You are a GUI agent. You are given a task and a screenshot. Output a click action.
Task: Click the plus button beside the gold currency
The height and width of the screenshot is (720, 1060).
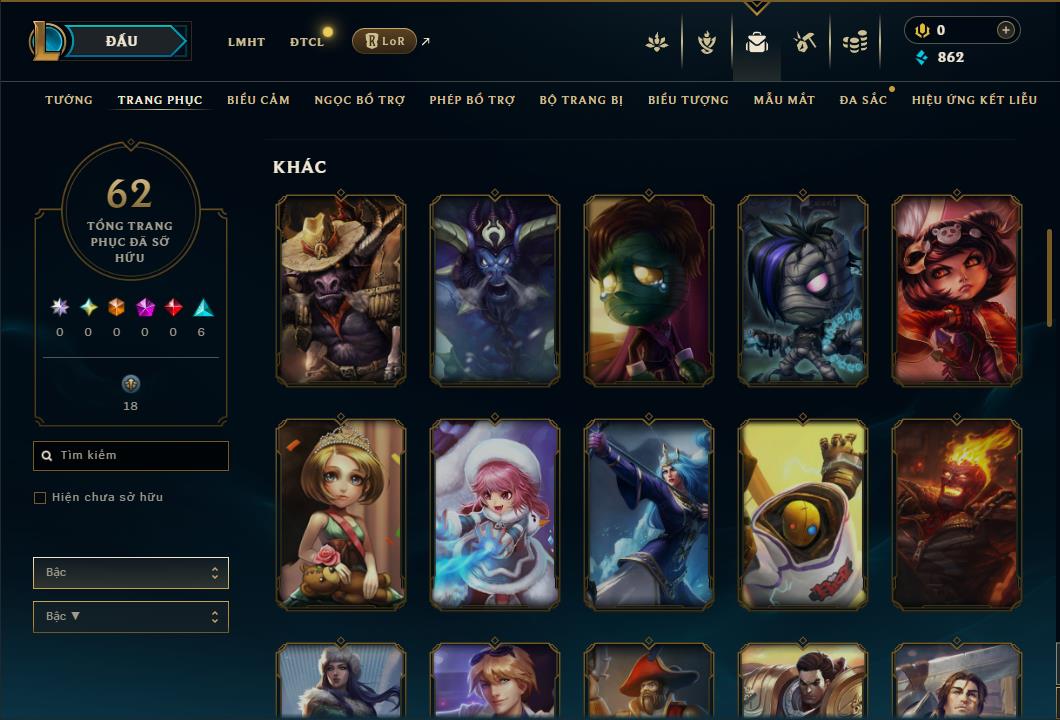click(1005, 31)
